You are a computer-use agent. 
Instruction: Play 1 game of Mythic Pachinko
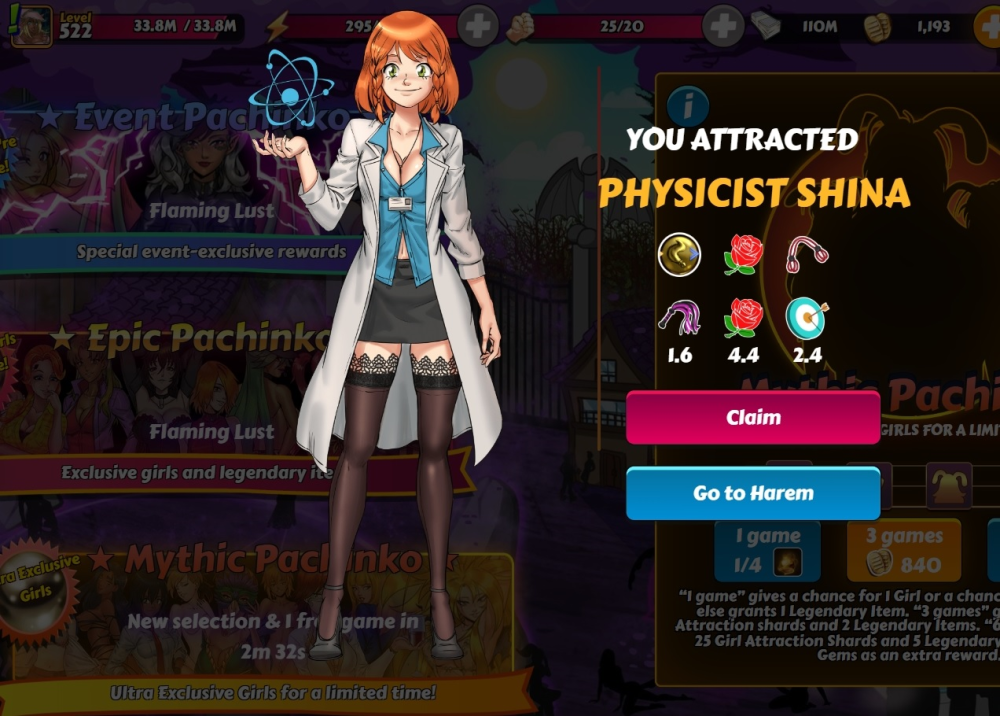pyautogui.click(x=767, y=551)
